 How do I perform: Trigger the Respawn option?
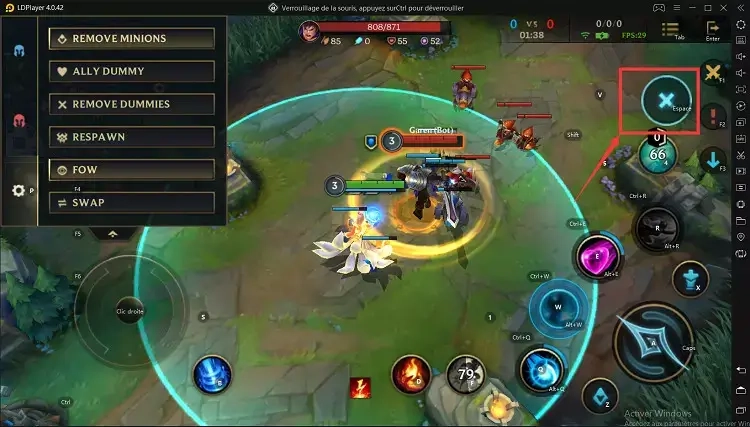coord(131,137)
